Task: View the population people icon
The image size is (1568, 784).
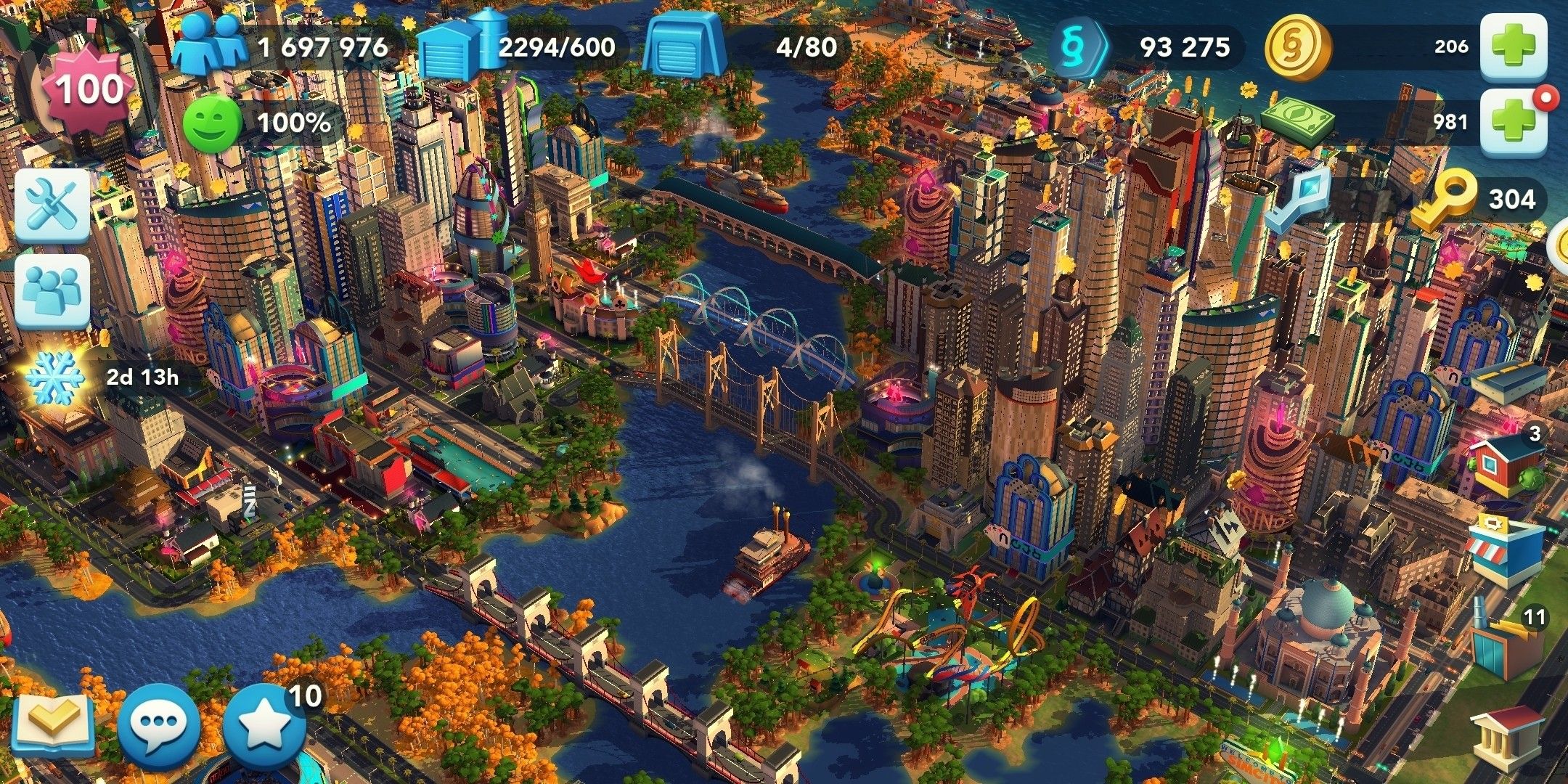Action: 212,45
